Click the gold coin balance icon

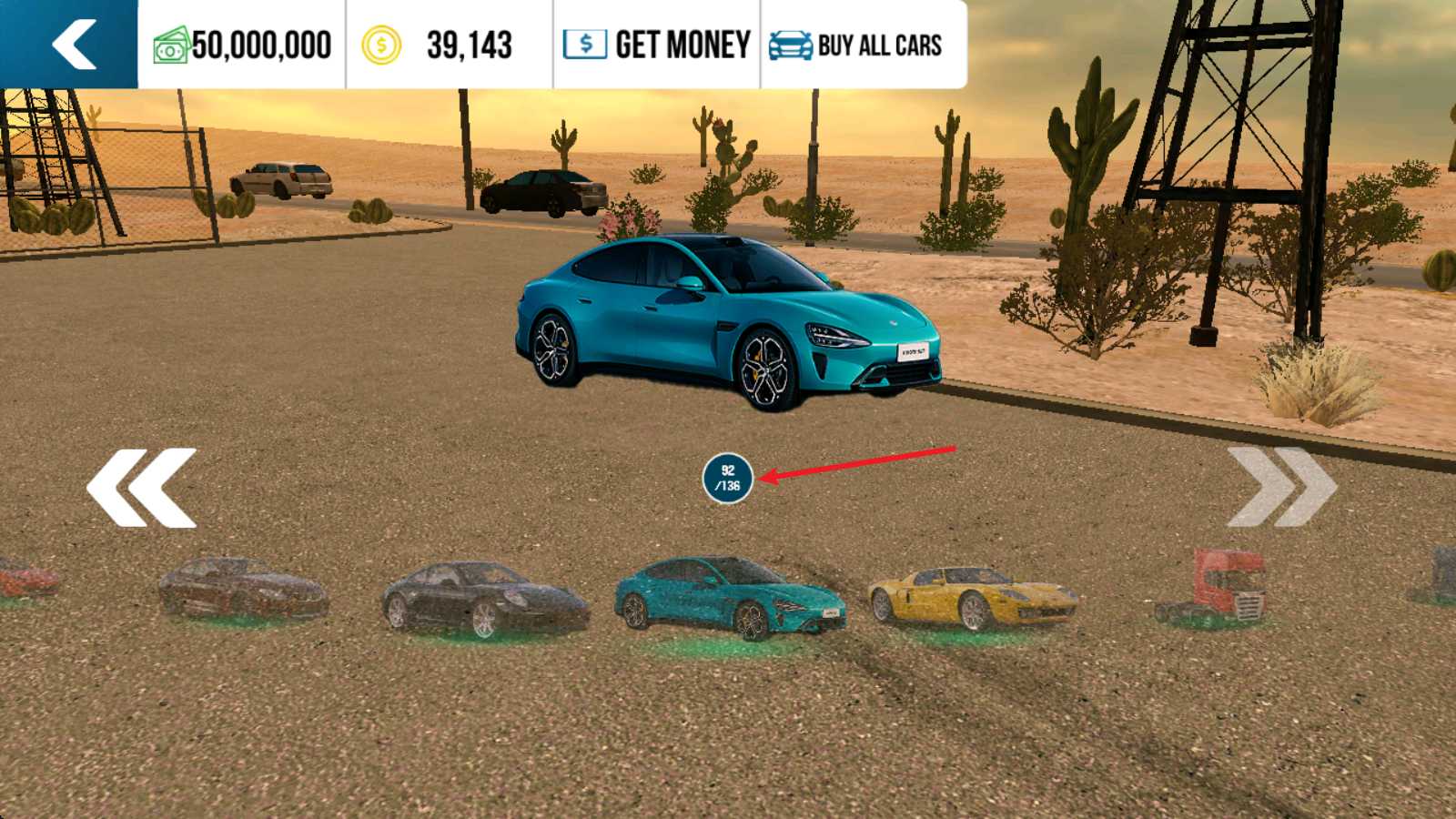click(381, 45)
